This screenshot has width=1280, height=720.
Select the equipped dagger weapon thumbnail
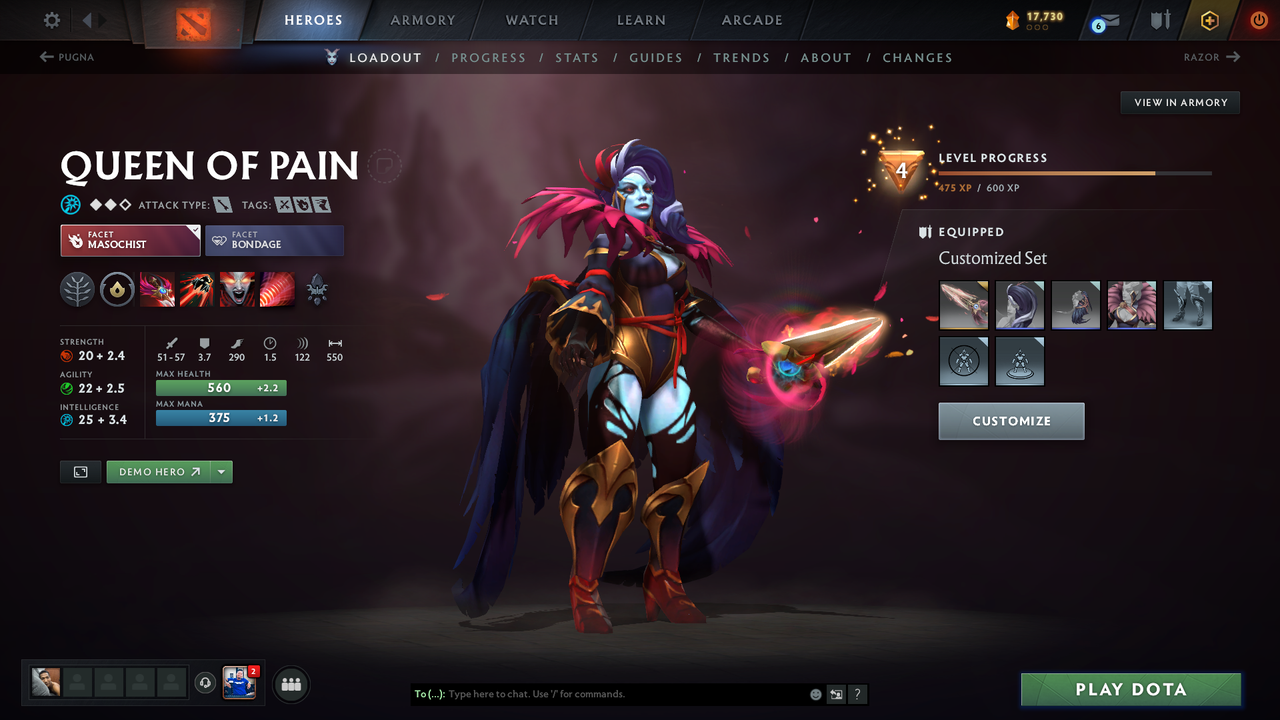coord(963,305)
